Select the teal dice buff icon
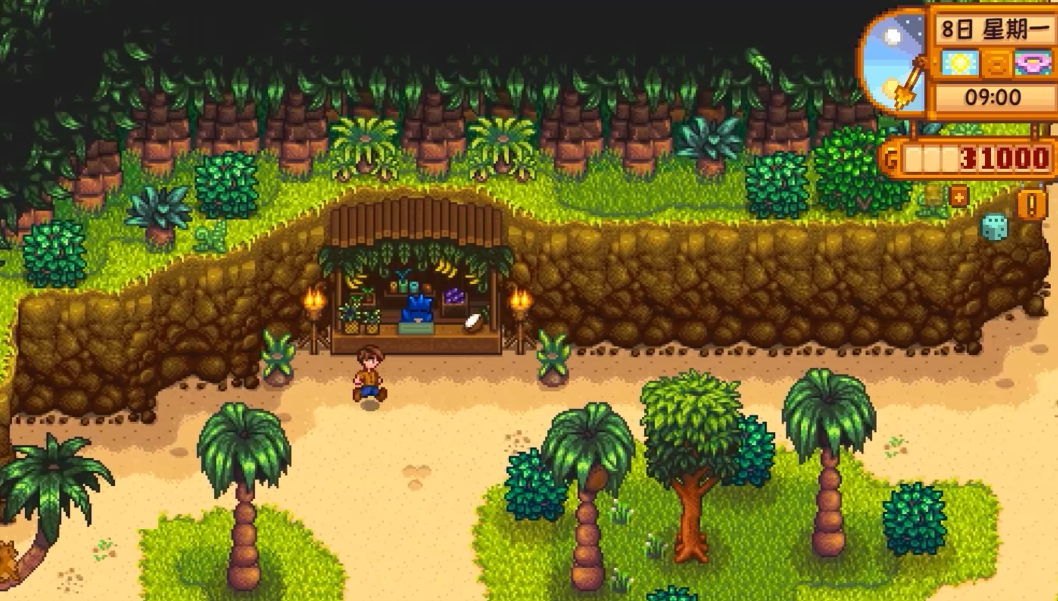1058x601 pixels. point(994,228)
